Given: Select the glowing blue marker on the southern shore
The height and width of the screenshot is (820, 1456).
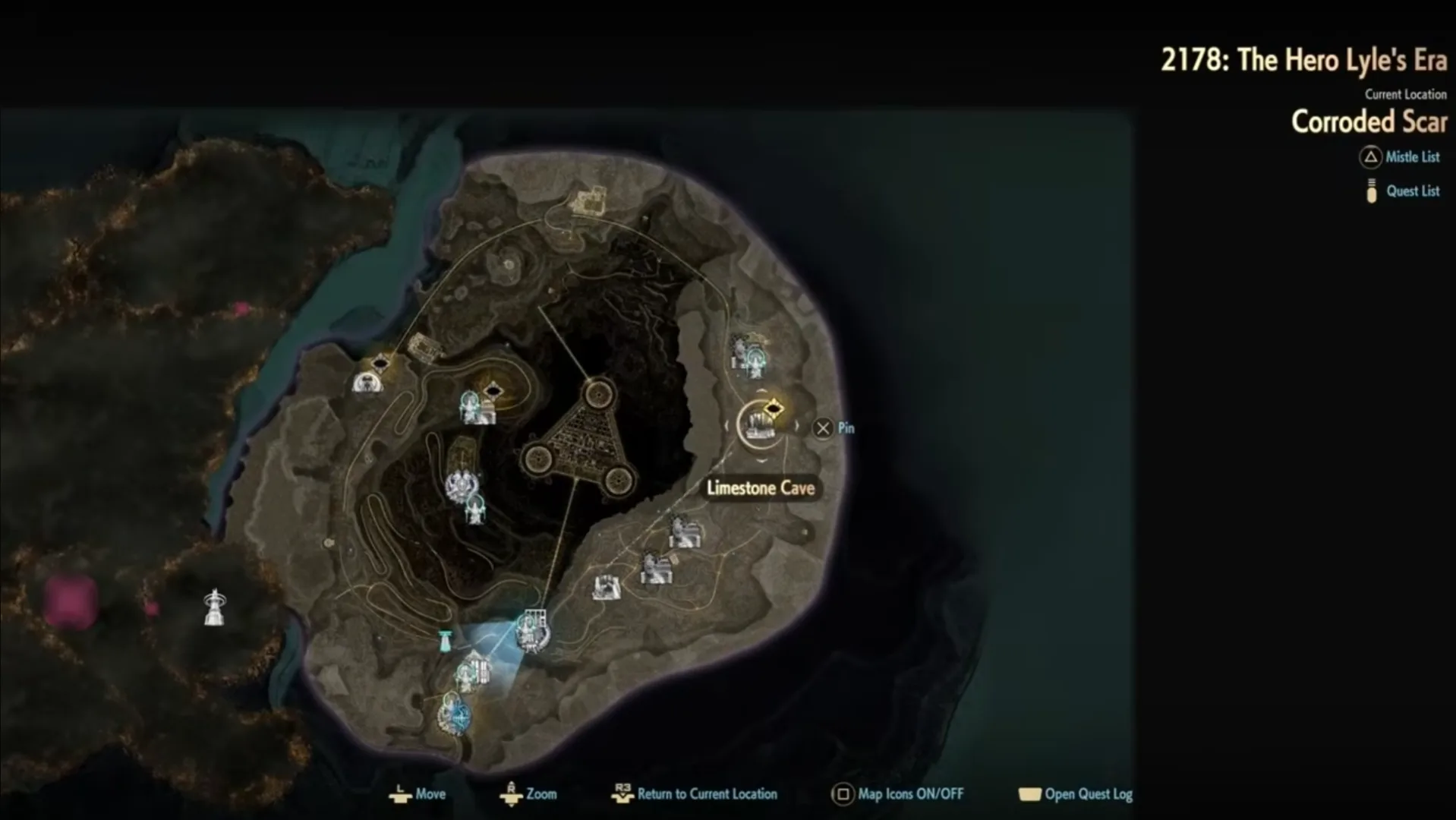Looking at the screenshot, I should (x=457, y=714).
